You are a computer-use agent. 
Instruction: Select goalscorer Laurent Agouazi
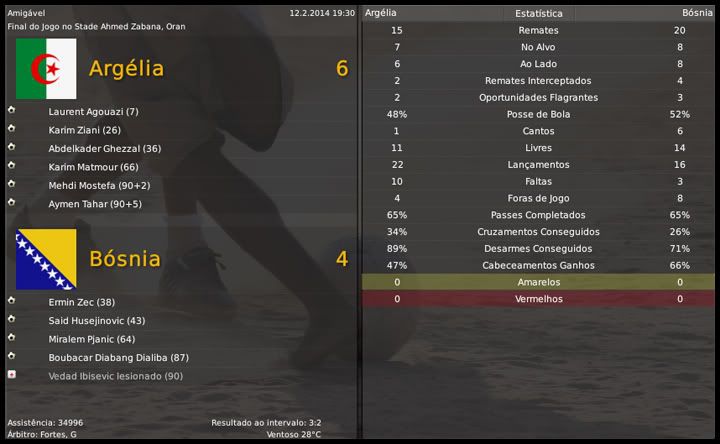point(93,111)
